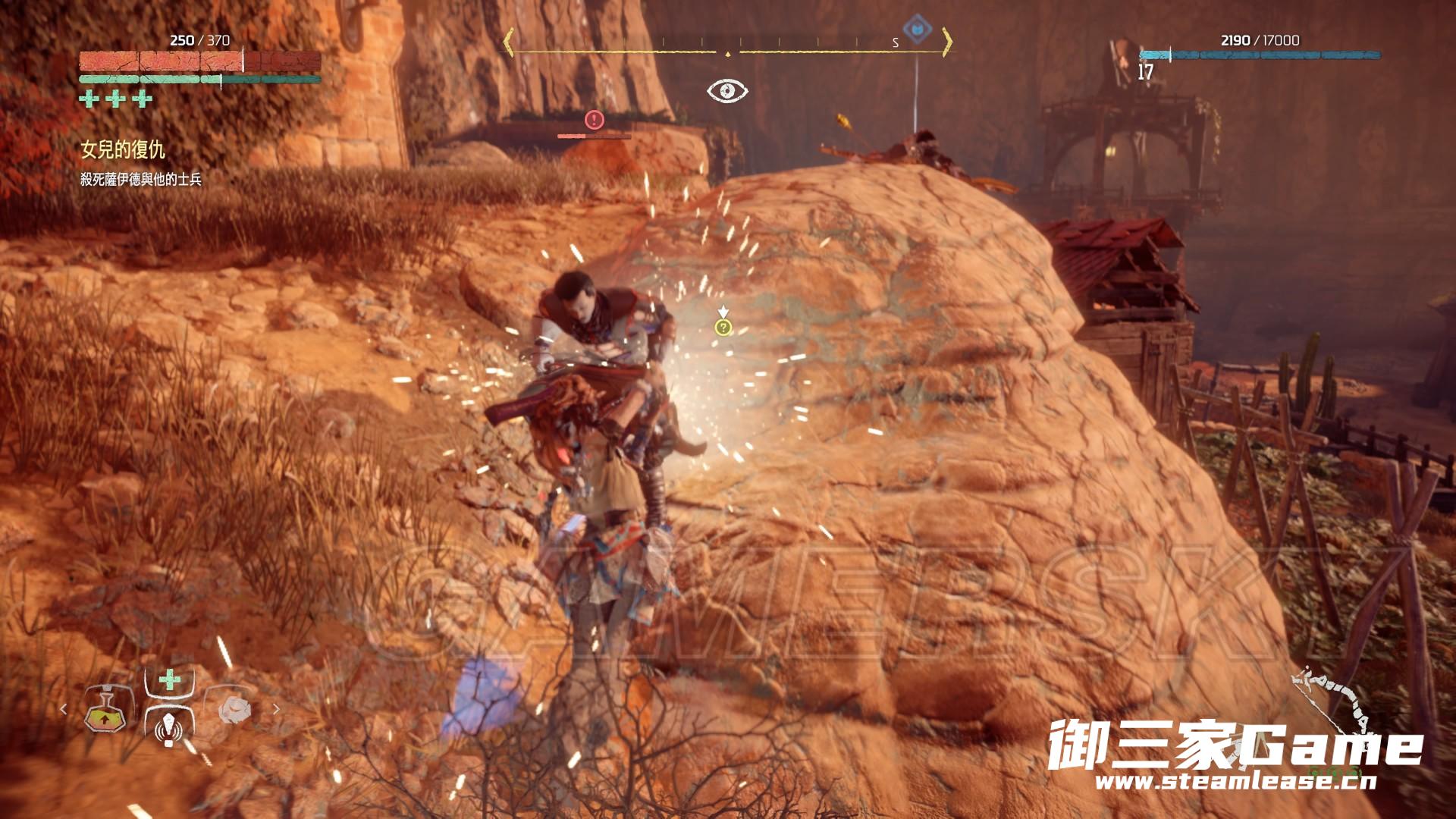Click the red exclamation enemy alert icon
1456x819 pixels.
[x=594, y=119]
